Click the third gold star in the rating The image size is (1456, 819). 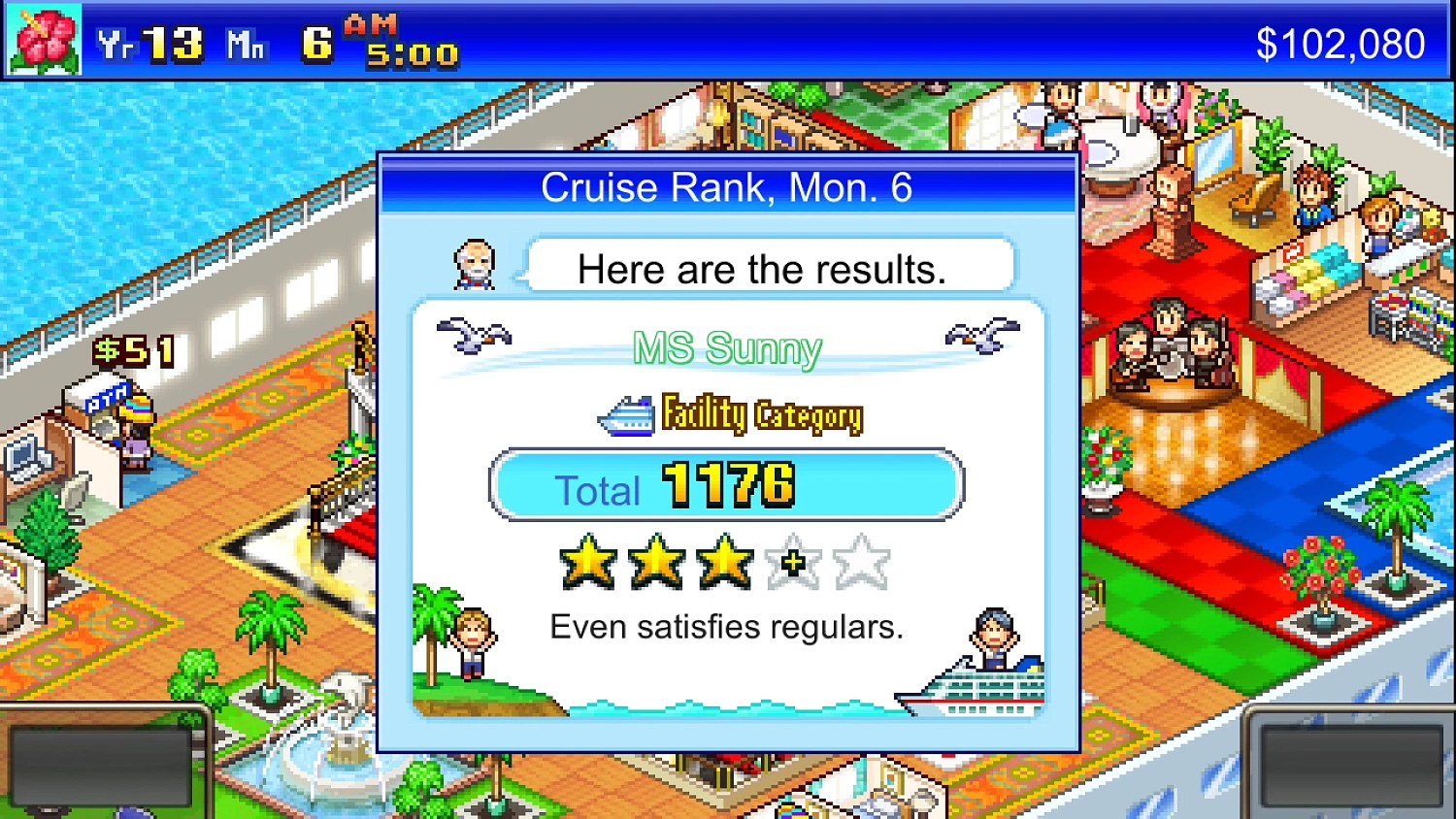point(724,561)
